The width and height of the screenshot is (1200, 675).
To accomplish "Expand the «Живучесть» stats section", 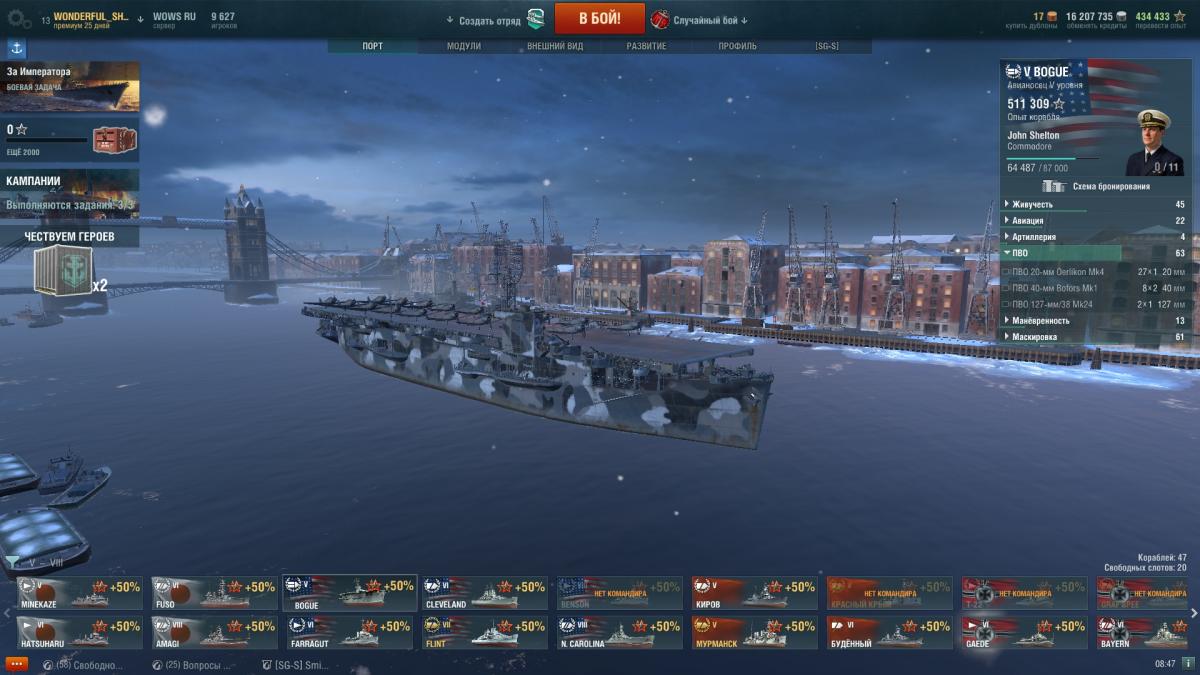I will [1033, 204].
